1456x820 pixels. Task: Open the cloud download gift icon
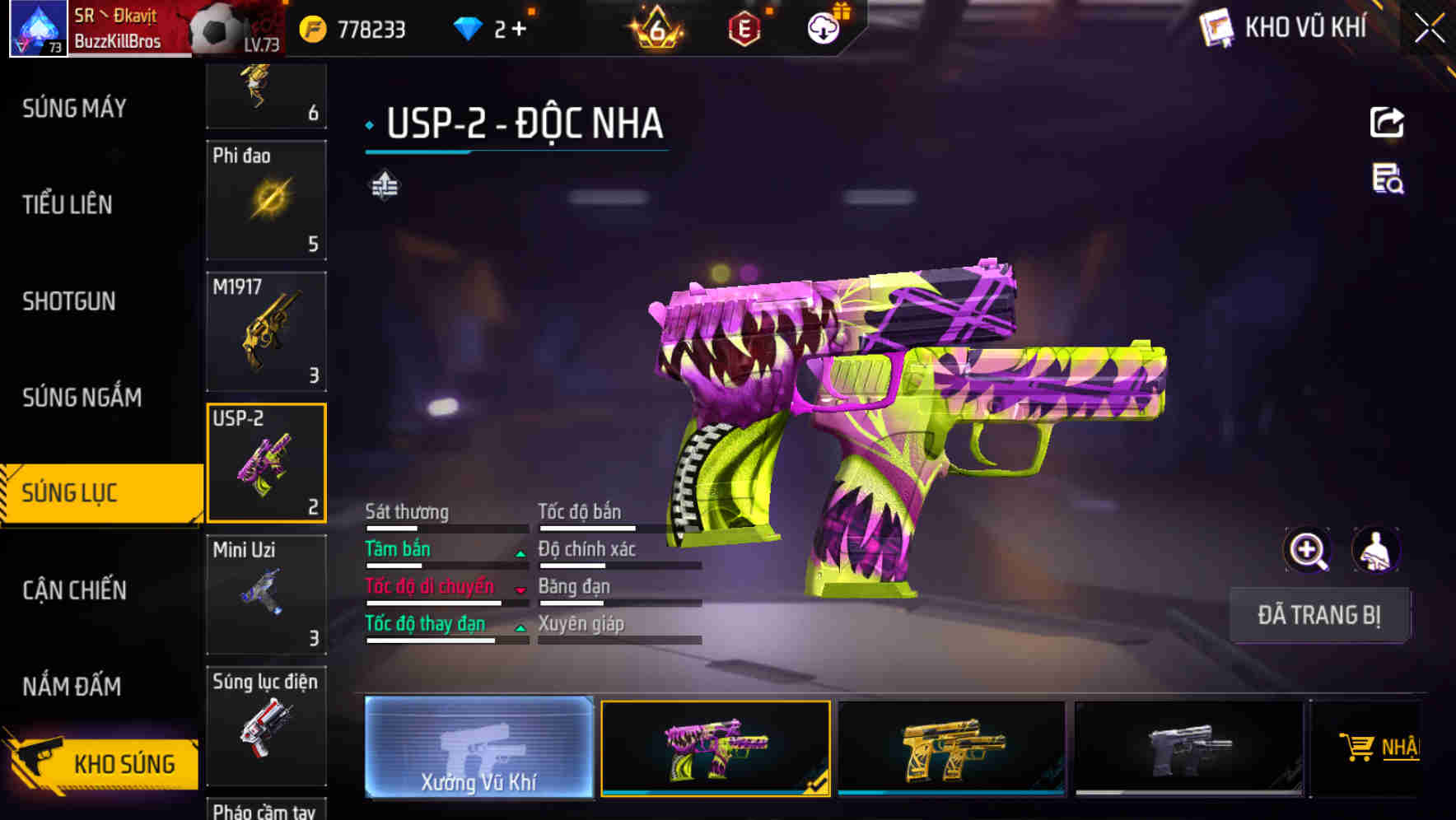coord(823,27)
